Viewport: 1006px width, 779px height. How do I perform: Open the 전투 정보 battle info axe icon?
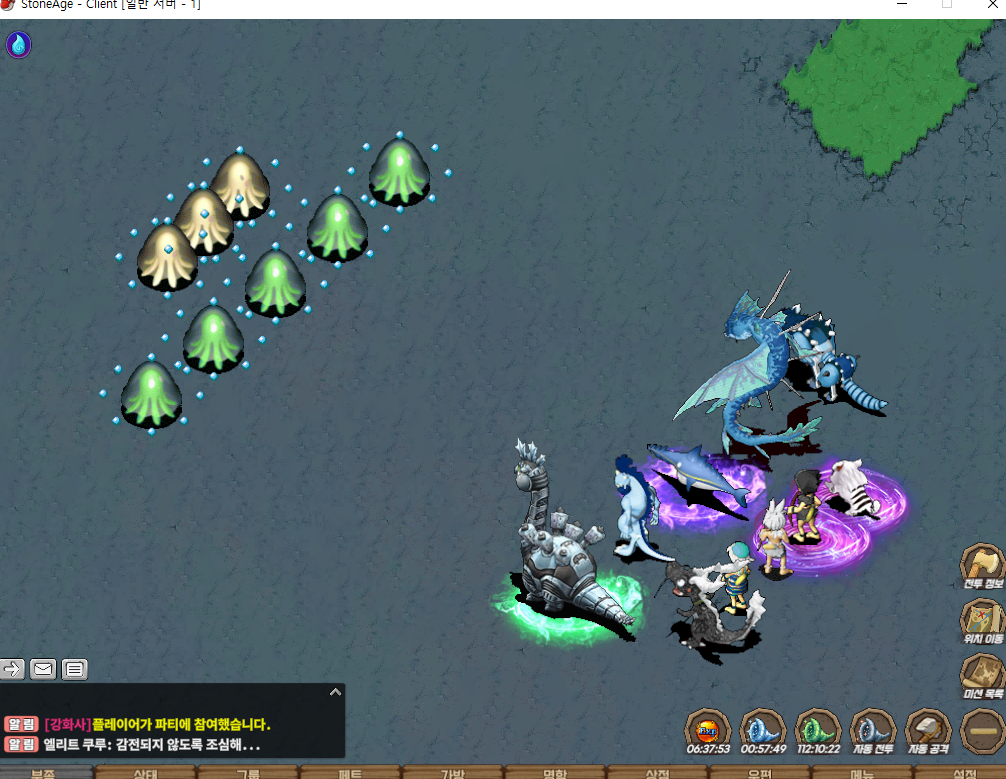tap(982, 565)
